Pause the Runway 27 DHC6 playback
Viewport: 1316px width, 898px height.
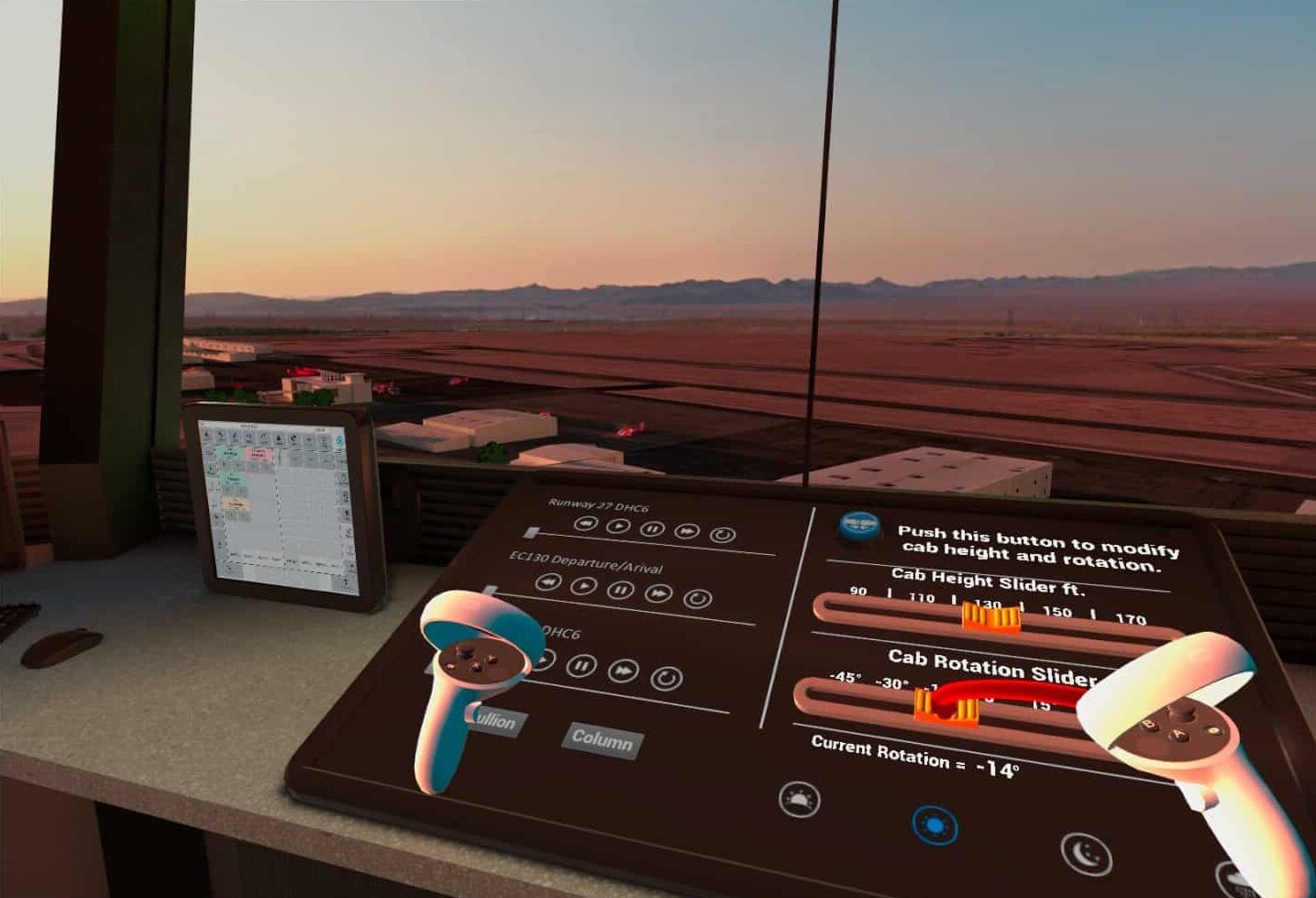tap(653, 529)
